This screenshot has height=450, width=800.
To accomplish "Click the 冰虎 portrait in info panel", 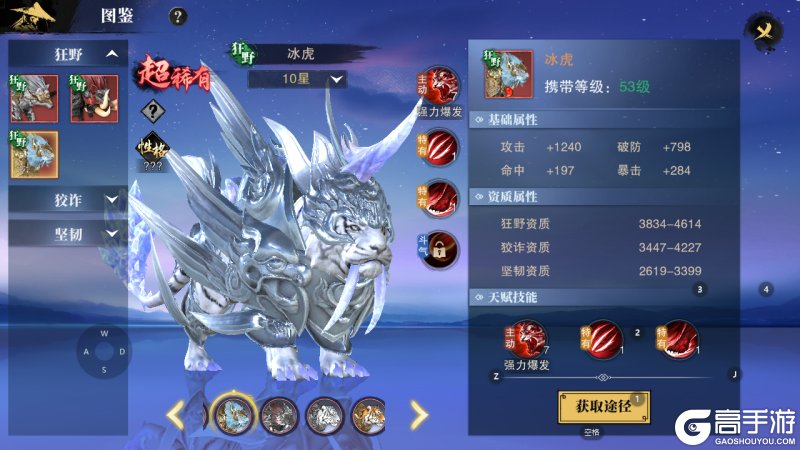I will (x=508, y=75).
